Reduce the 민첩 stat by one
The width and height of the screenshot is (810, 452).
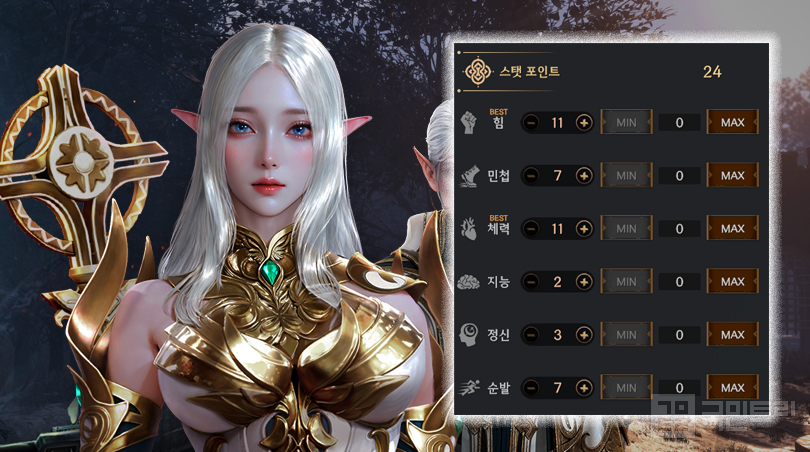531,176
